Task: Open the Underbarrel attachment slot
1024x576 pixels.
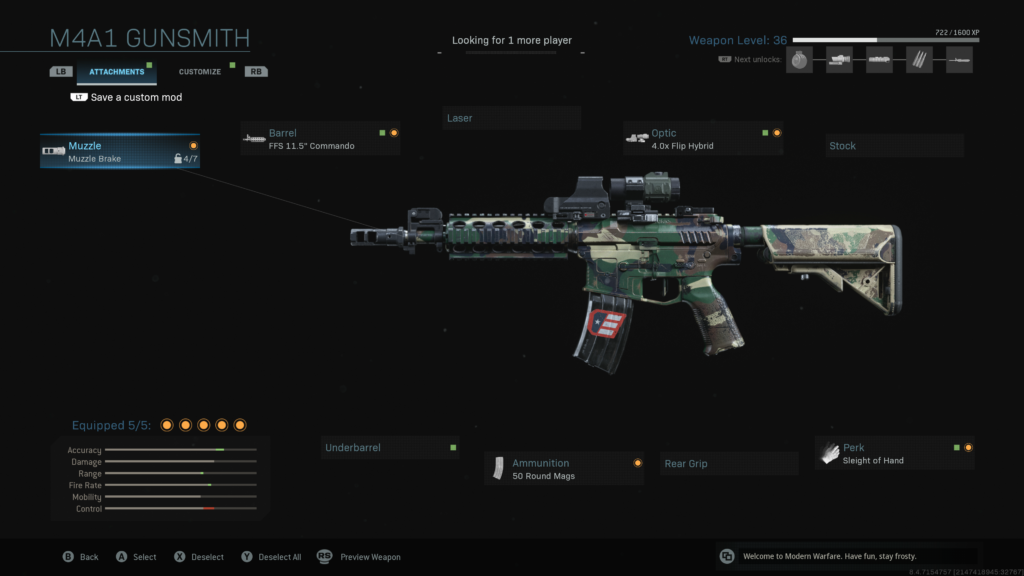Action: click(x=389, y=448)
